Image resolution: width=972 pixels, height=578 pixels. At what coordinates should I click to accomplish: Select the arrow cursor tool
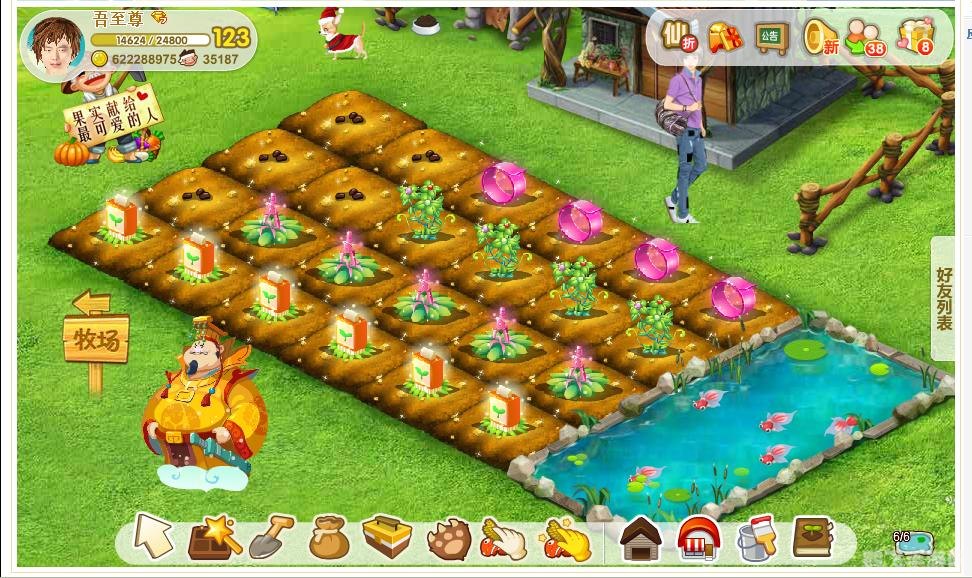tap(153, 537)
